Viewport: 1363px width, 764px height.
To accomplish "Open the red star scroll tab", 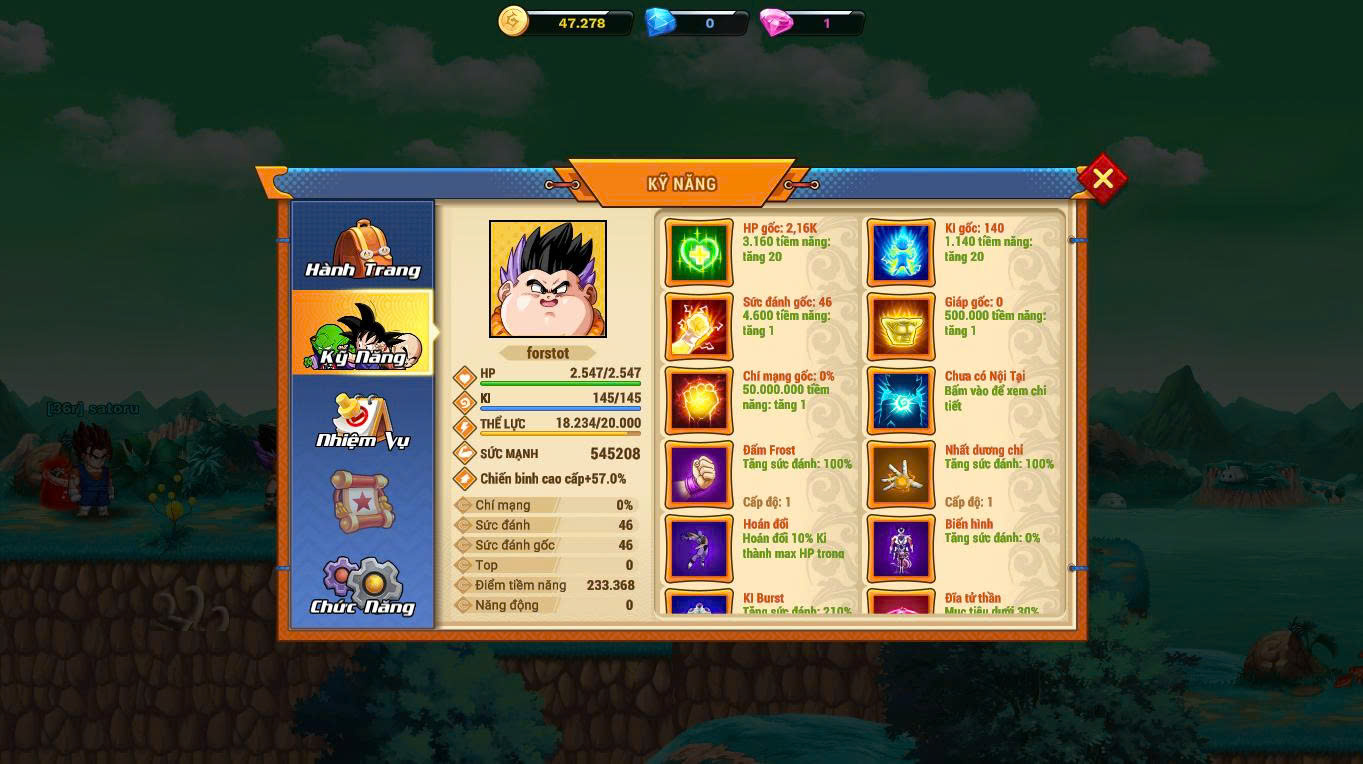I will coord(362,501).
